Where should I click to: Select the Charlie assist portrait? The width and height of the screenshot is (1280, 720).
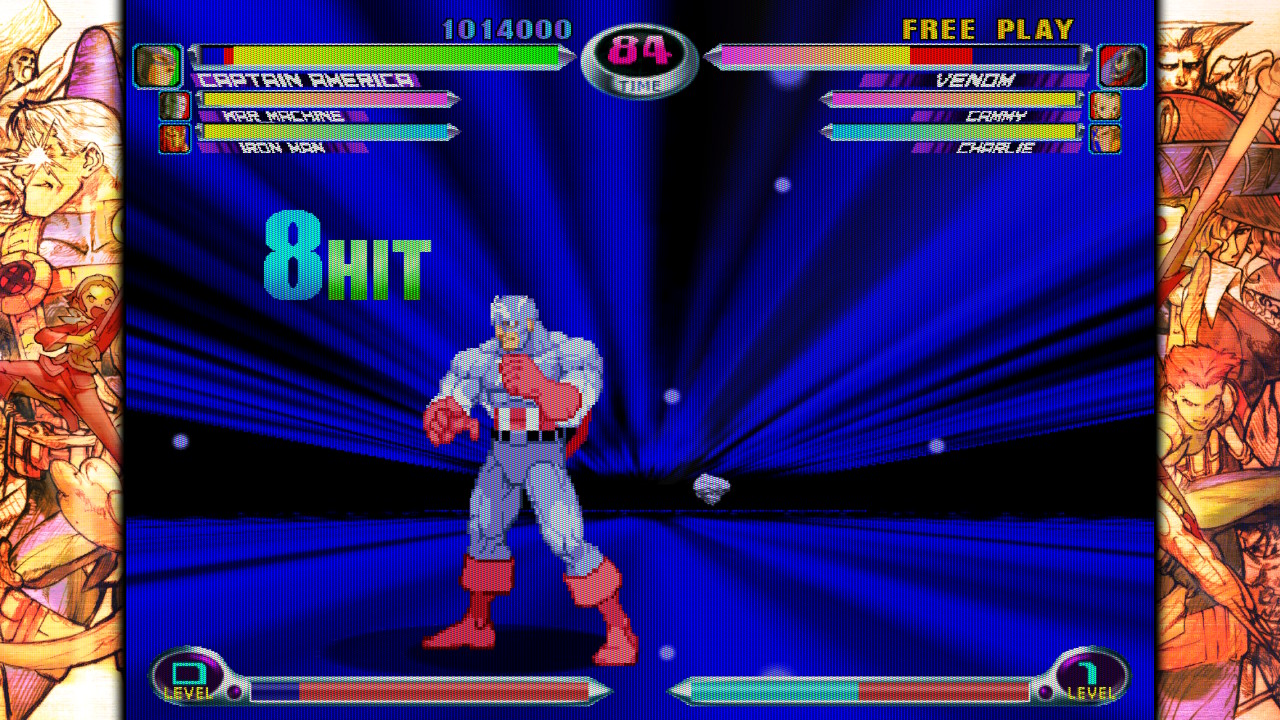coord(1105,138)
